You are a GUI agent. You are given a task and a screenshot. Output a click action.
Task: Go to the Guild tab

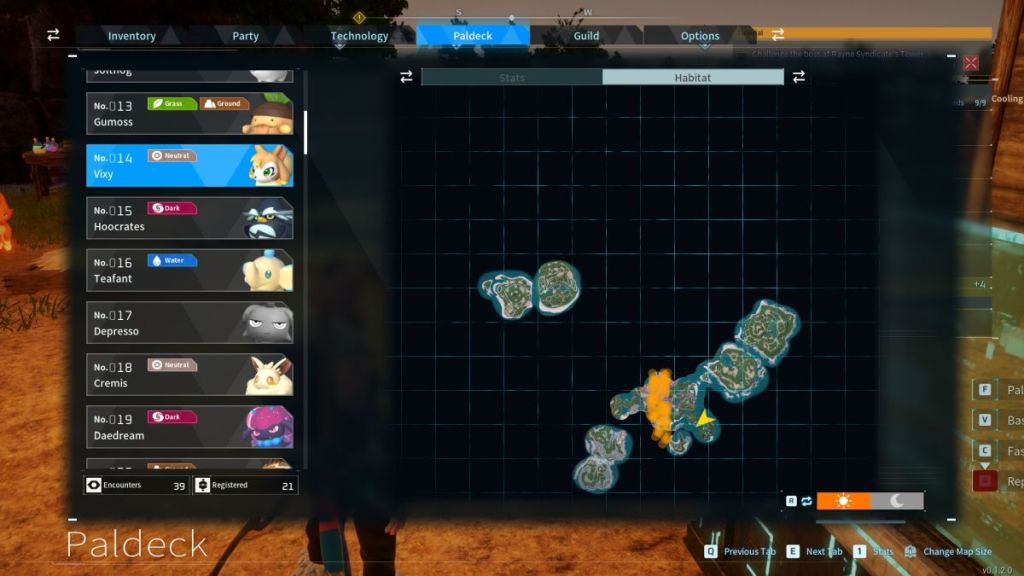(x=586, y=36)
